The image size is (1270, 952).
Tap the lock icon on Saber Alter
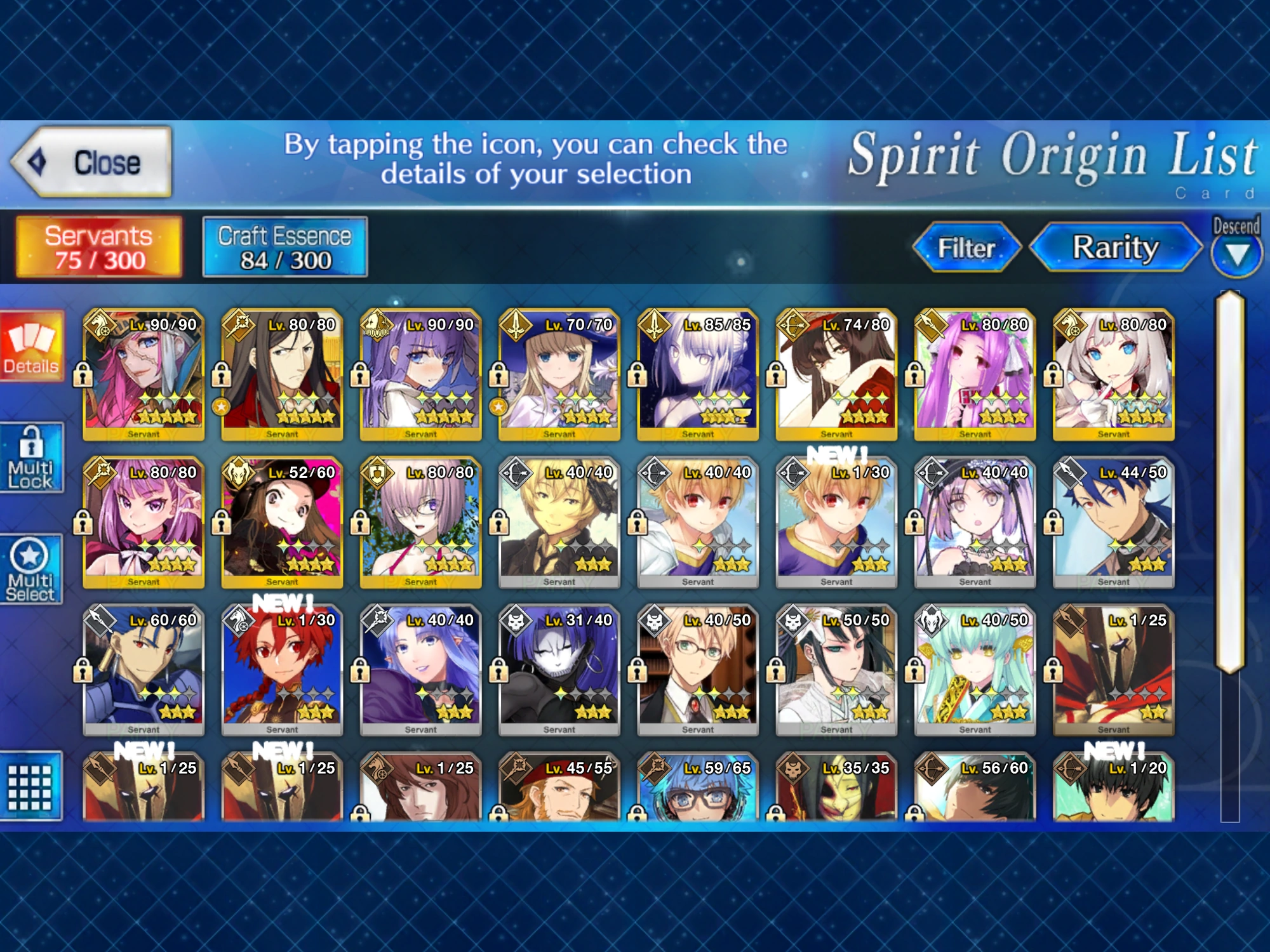[637, 374]
